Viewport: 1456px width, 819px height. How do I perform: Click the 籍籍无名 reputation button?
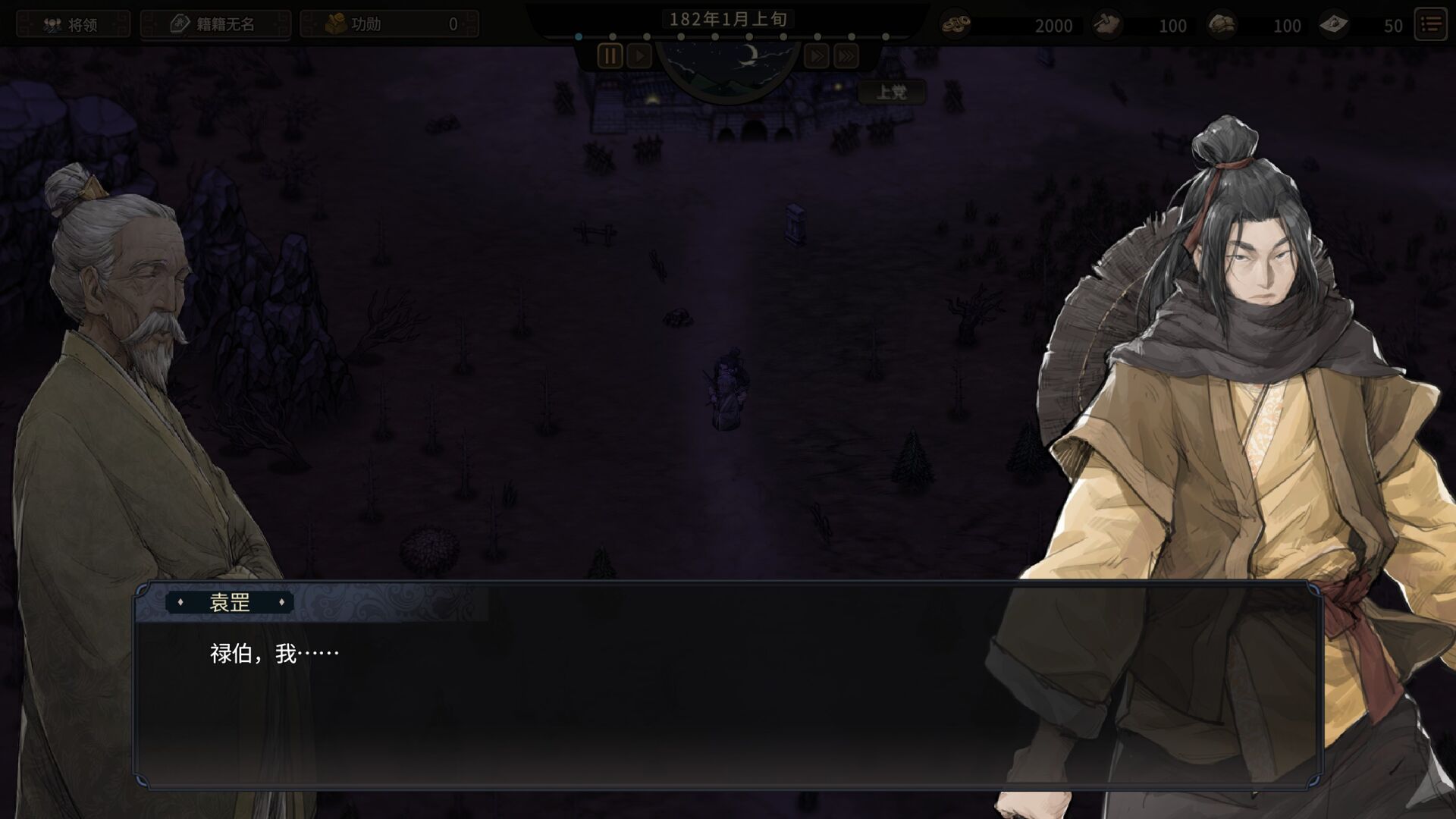click(215, 24)
